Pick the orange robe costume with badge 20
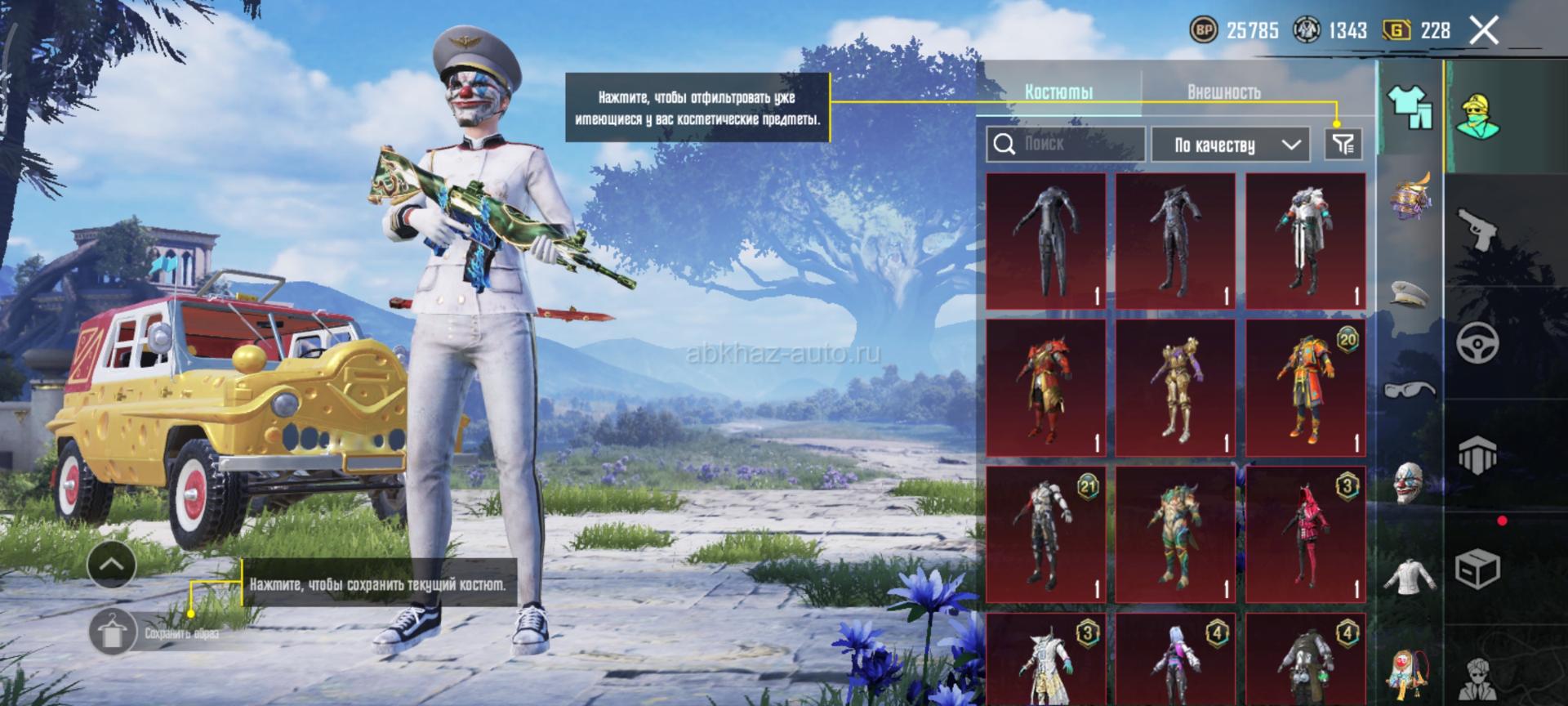 tap(1305, 388)
